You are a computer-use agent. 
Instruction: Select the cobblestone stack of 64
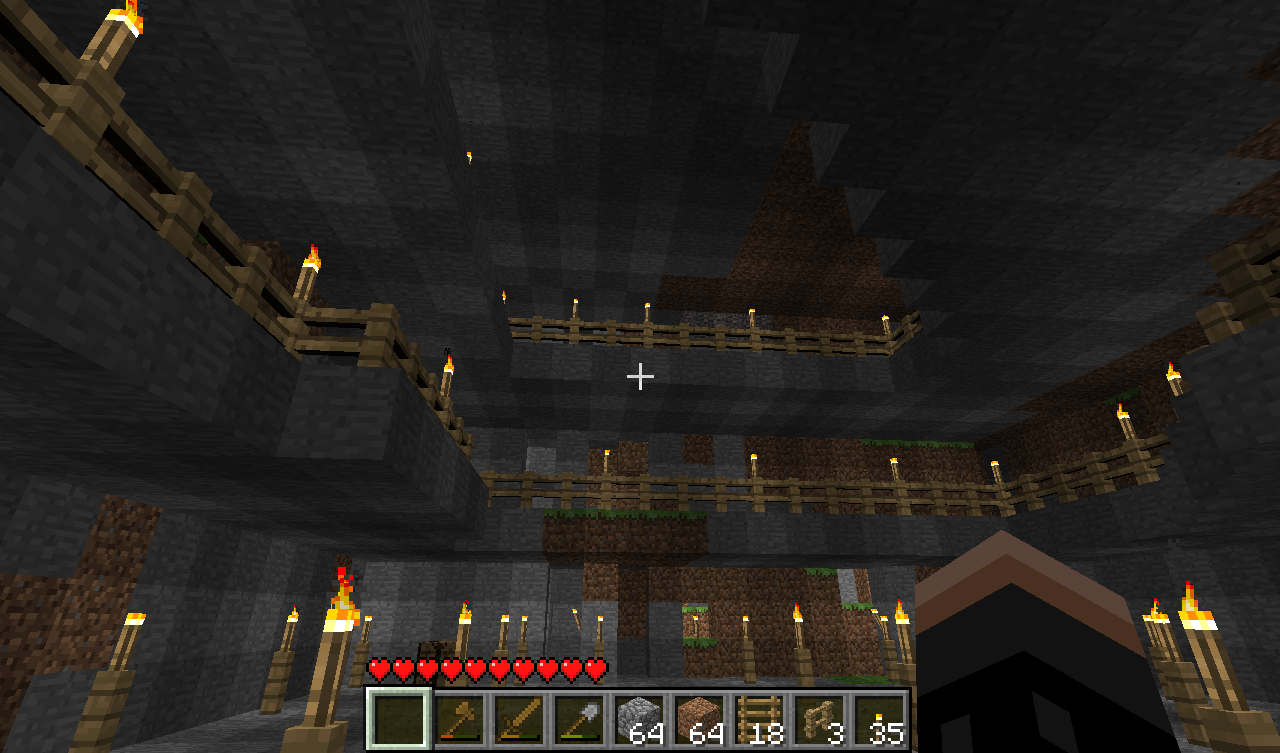pyautogui.click(x=640, y=718)
